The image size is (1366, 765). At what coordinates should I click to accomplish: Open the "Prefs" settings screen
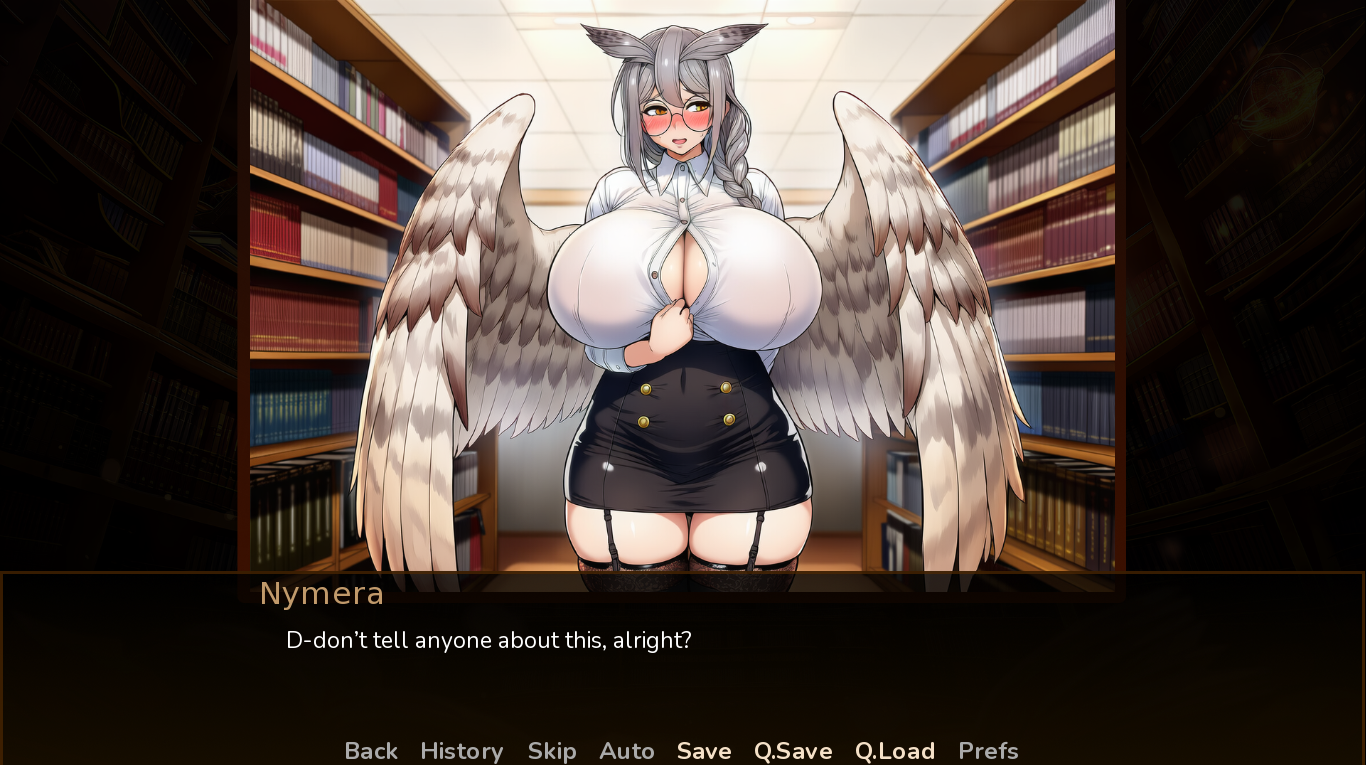(989, 751)
